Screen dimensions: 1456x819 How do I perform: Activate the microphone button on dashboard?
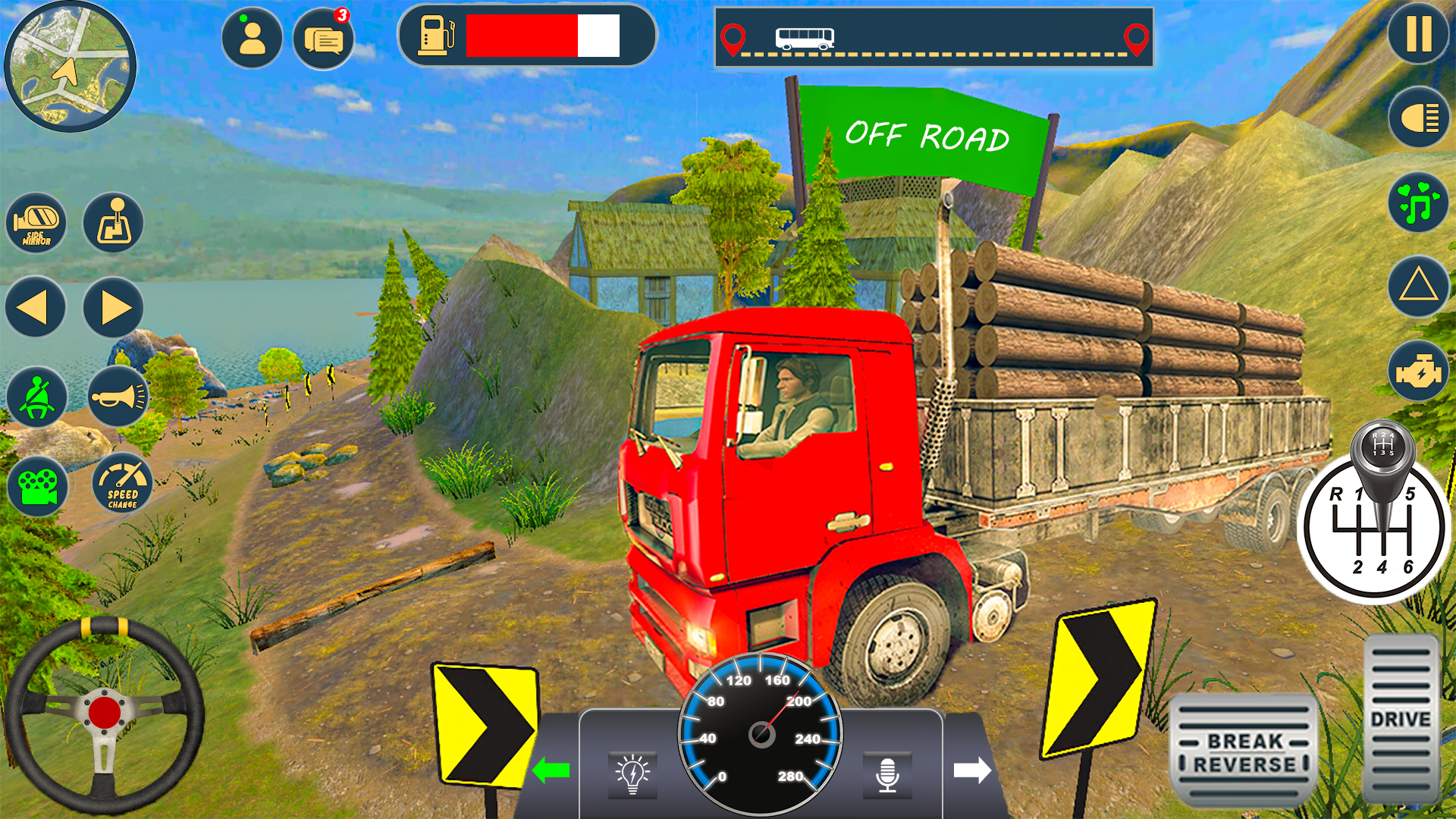click(887, 775)
